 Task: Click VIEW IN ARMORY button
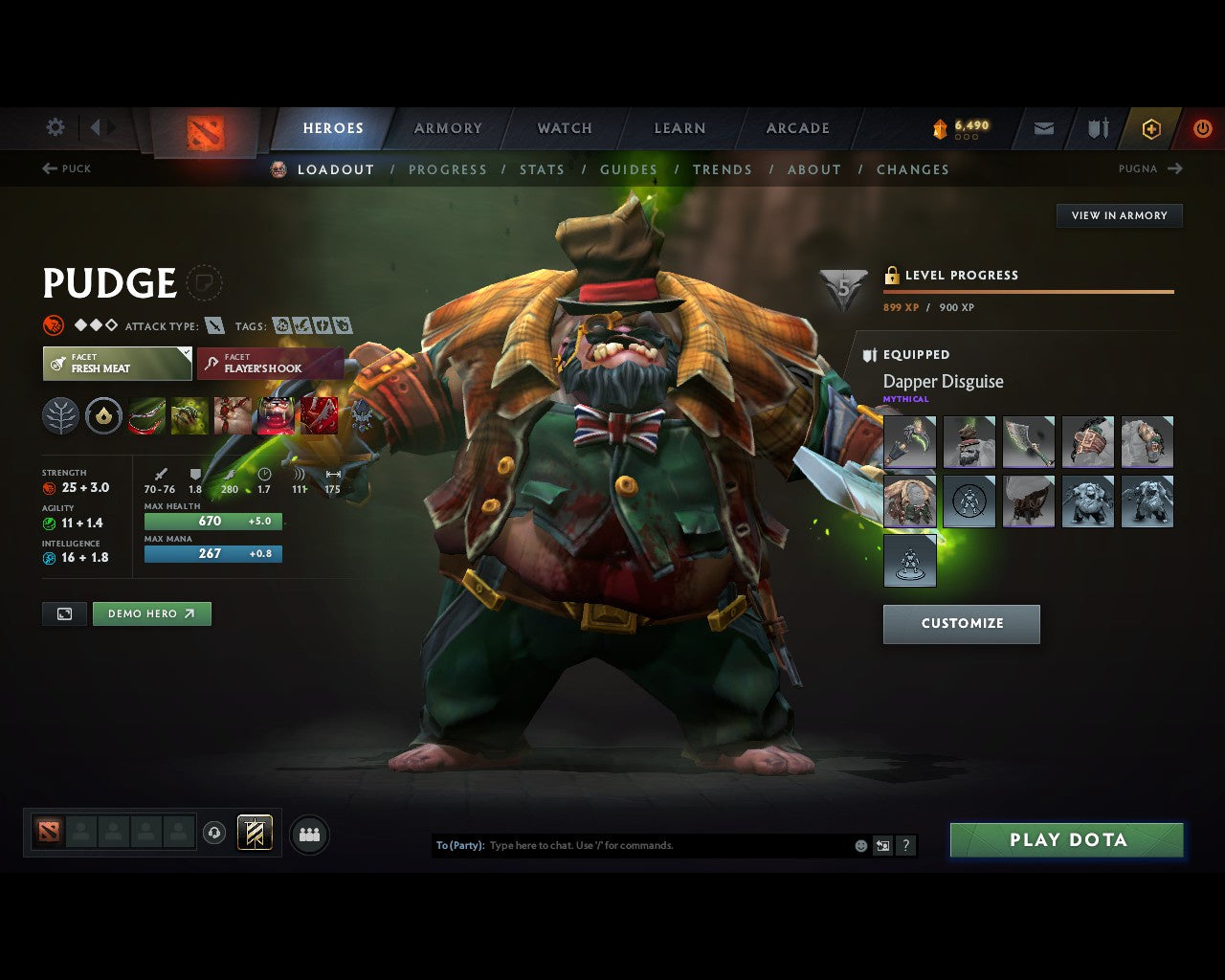[x=1119, y=215]
